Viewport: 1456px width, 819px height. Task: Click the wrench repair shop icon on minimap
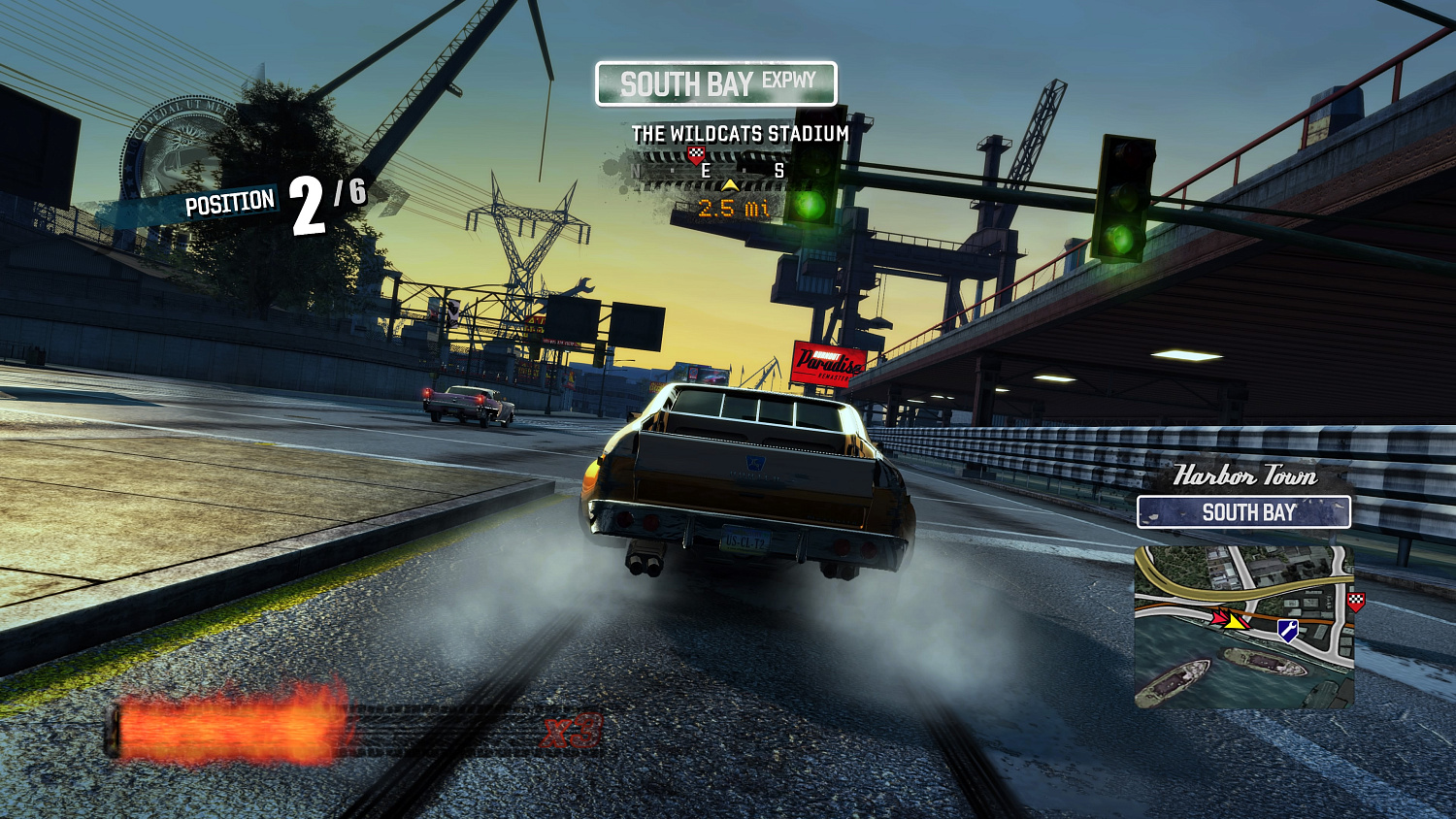pyautogui.click(x=1288, y=629)
